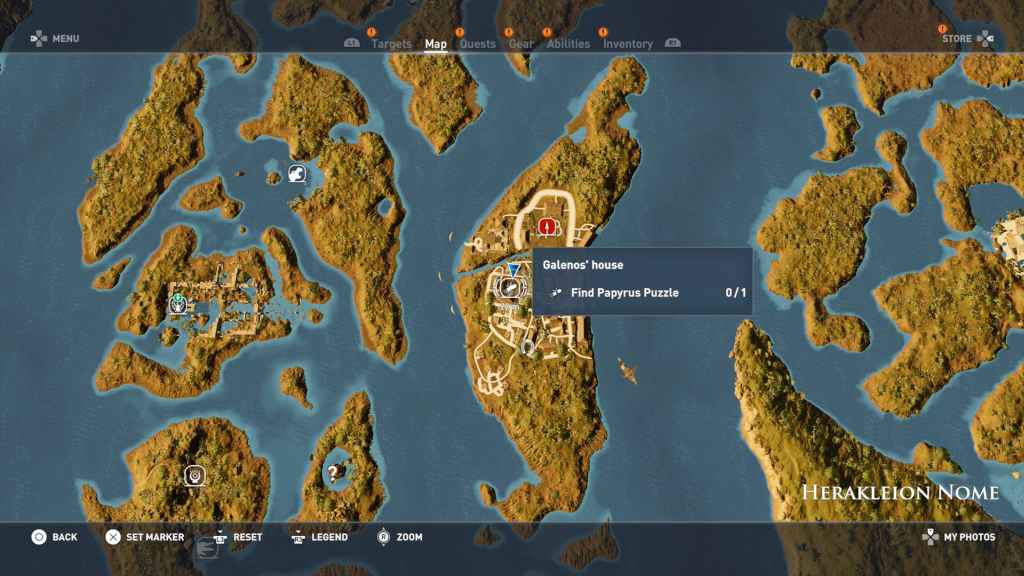Select the eagle viewpoint map marker
The width and height of the screenshot is (1024, 576).
click(x=296, y=175)
